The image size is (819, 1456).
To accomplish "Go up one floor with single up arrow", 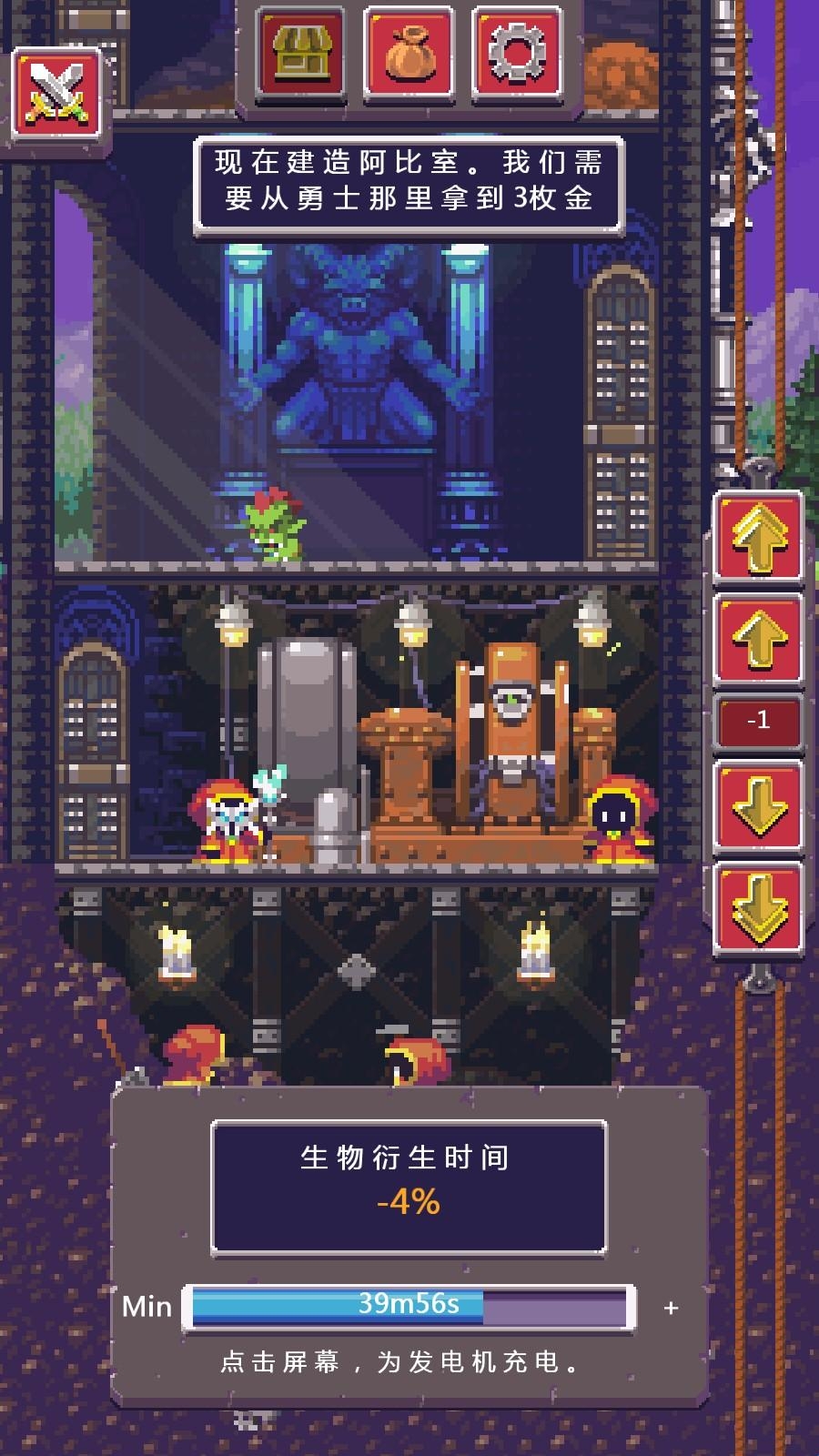I will point(758,639).
